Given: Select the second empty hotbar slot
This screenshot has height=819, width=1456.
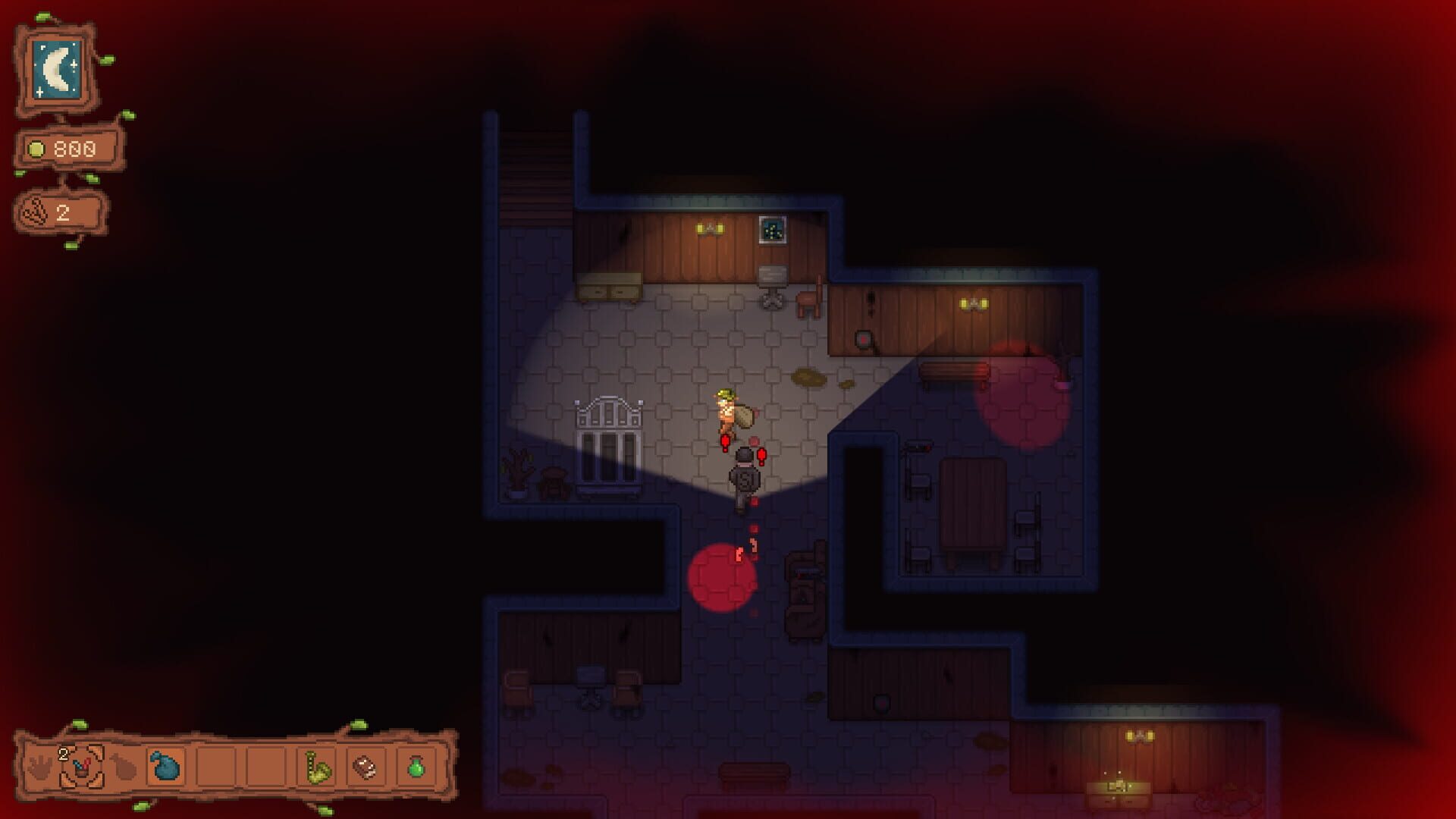Looking at the screenshot, I should (x=267, y=766).
